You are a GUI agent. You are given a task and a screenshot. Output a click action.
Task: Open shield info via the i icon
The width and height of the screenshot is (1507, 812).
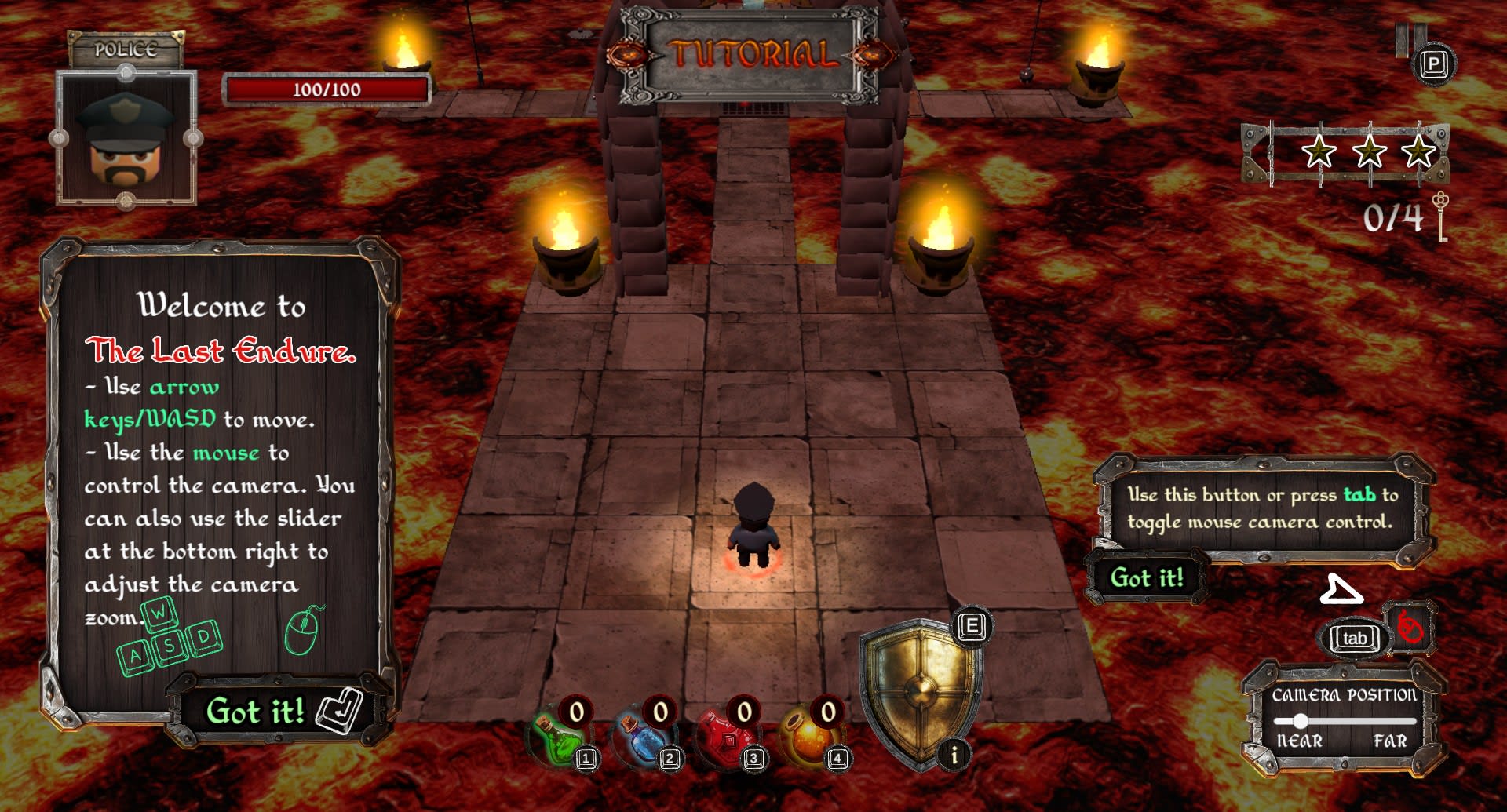coord(954,756)
